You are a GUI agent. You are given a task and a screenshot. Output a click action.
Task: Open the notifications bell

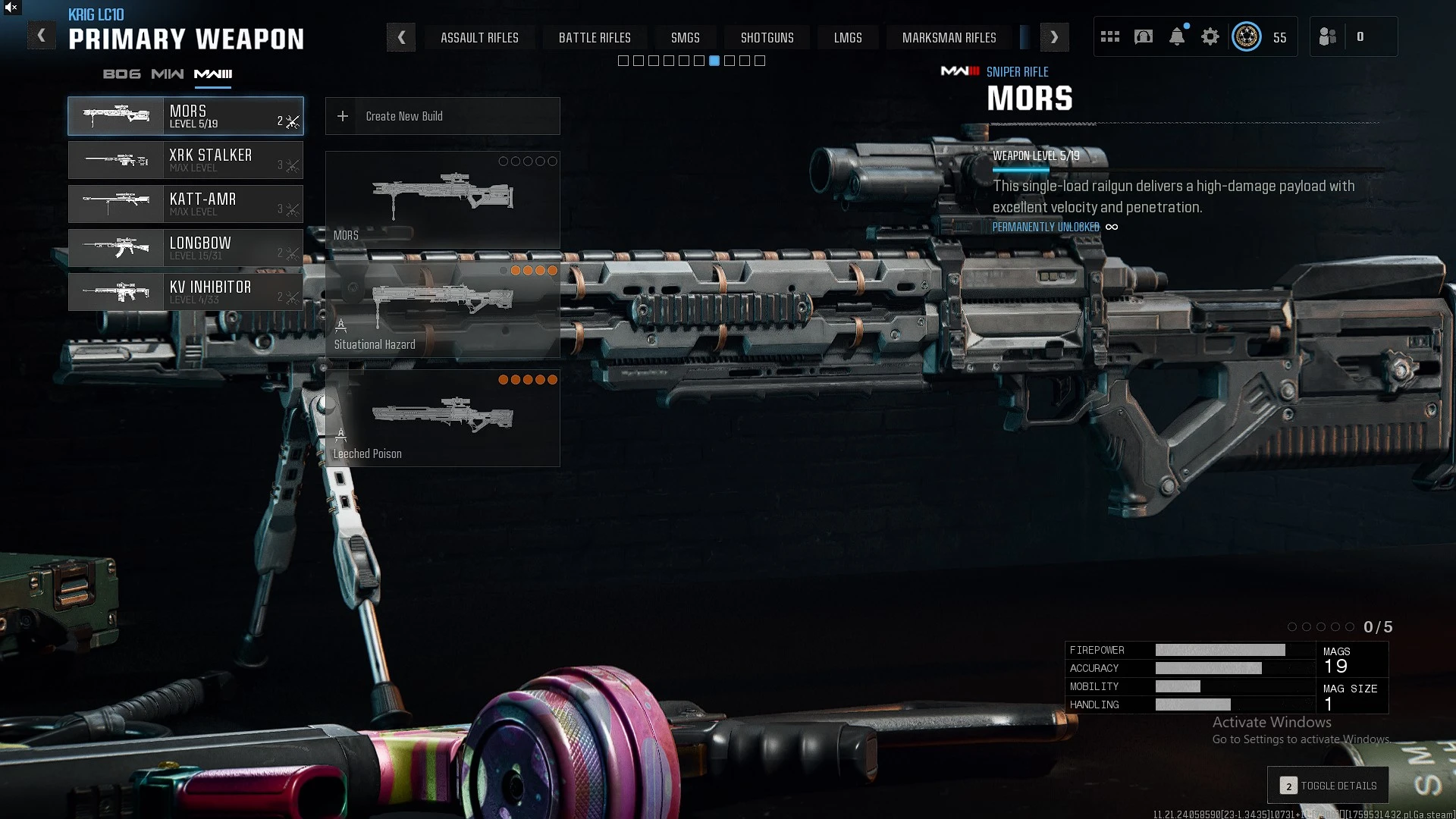pyautogui.click(x=1177, y=36)
